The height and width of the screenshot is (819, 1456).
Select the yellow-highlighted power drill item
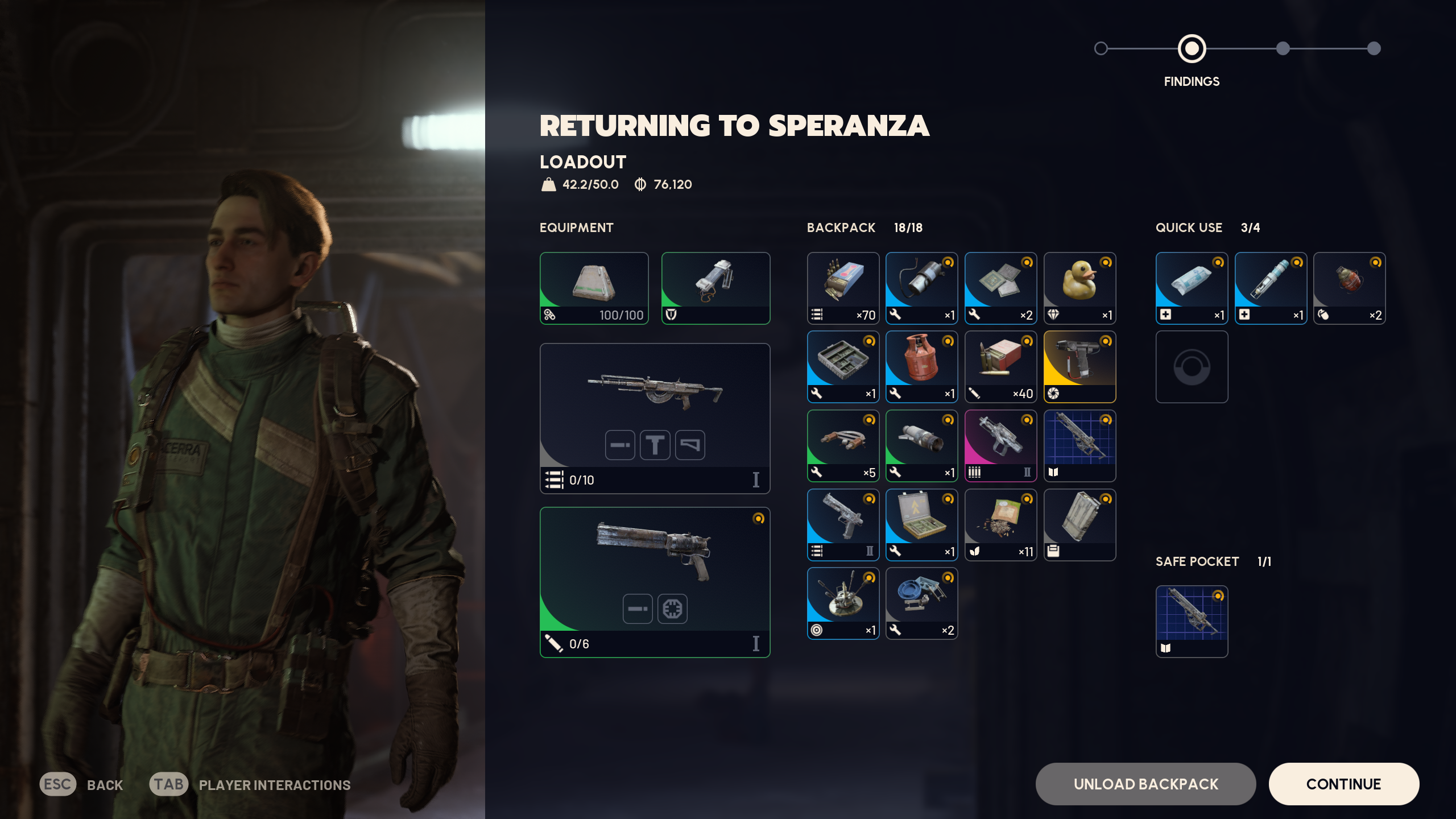(1079, 367)
